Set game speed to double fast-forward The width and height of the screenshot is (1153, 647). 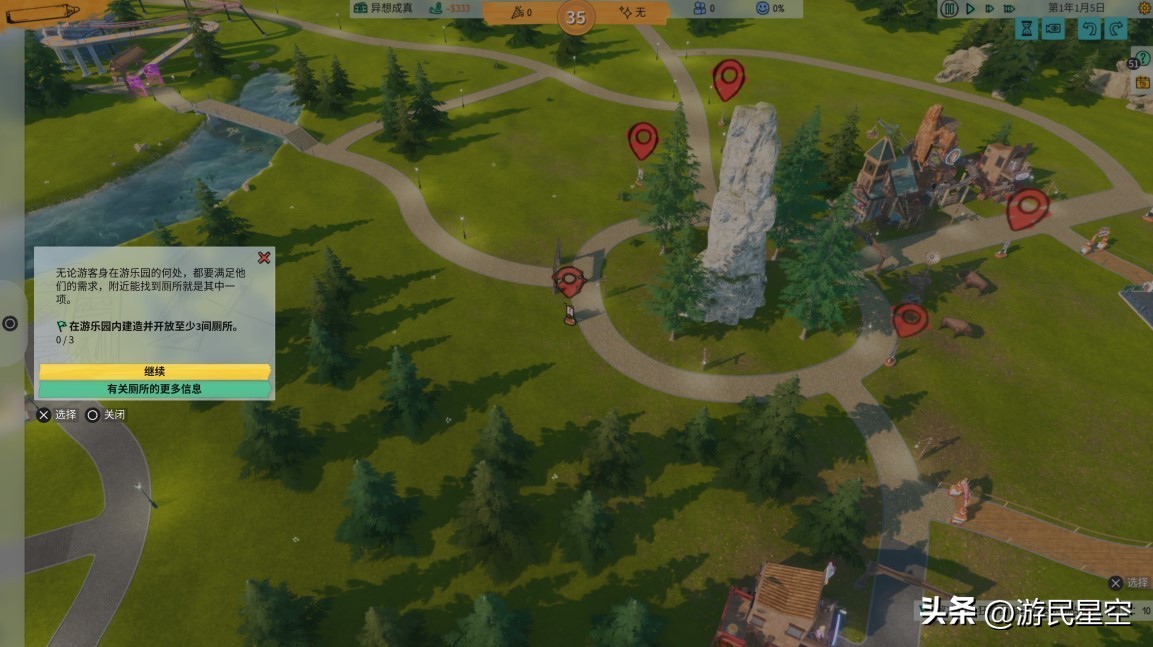tap(990, 9)
